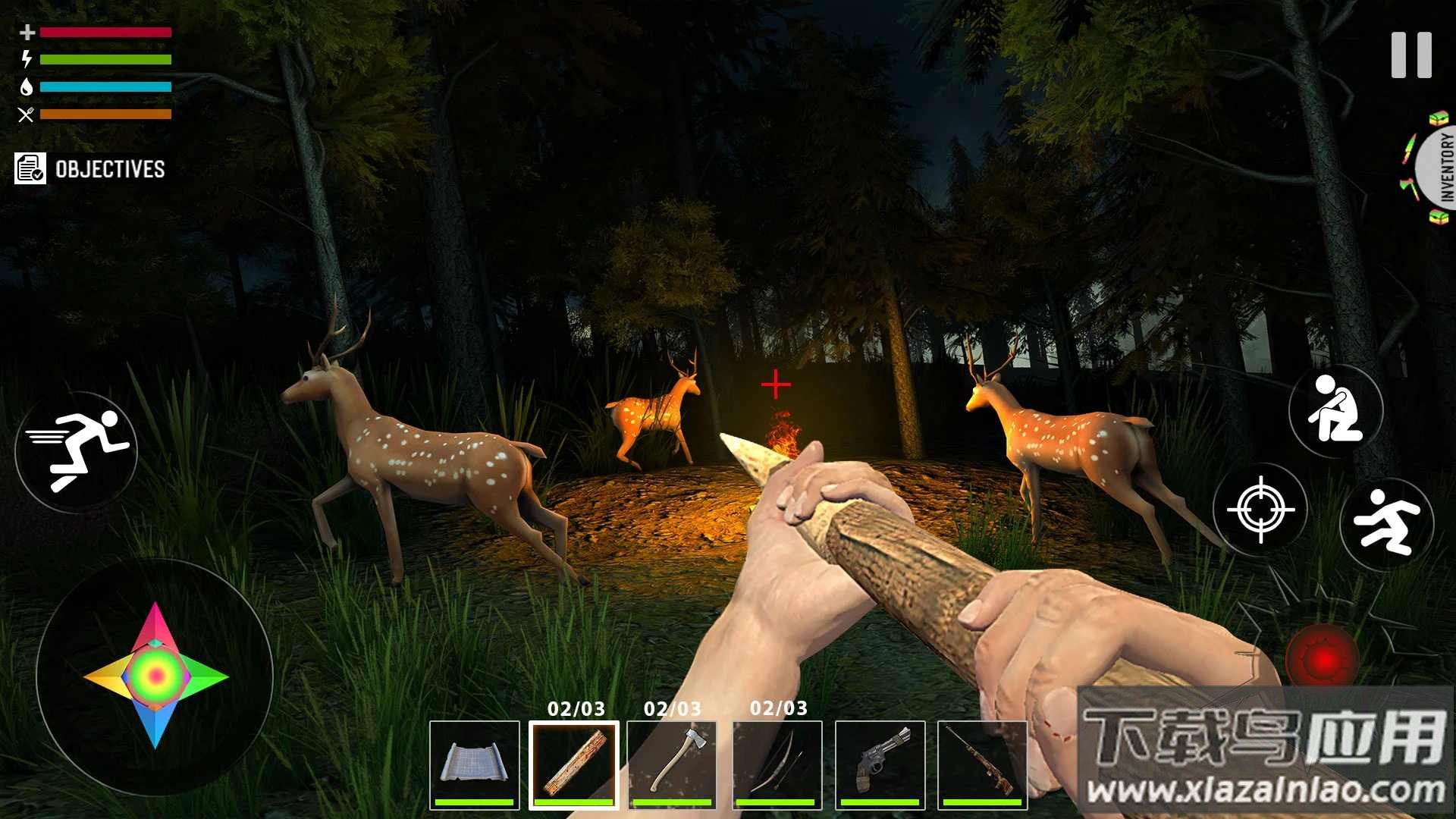Switch to the INVENTORY tab
1456x819 pixels.
(1444, 167)
